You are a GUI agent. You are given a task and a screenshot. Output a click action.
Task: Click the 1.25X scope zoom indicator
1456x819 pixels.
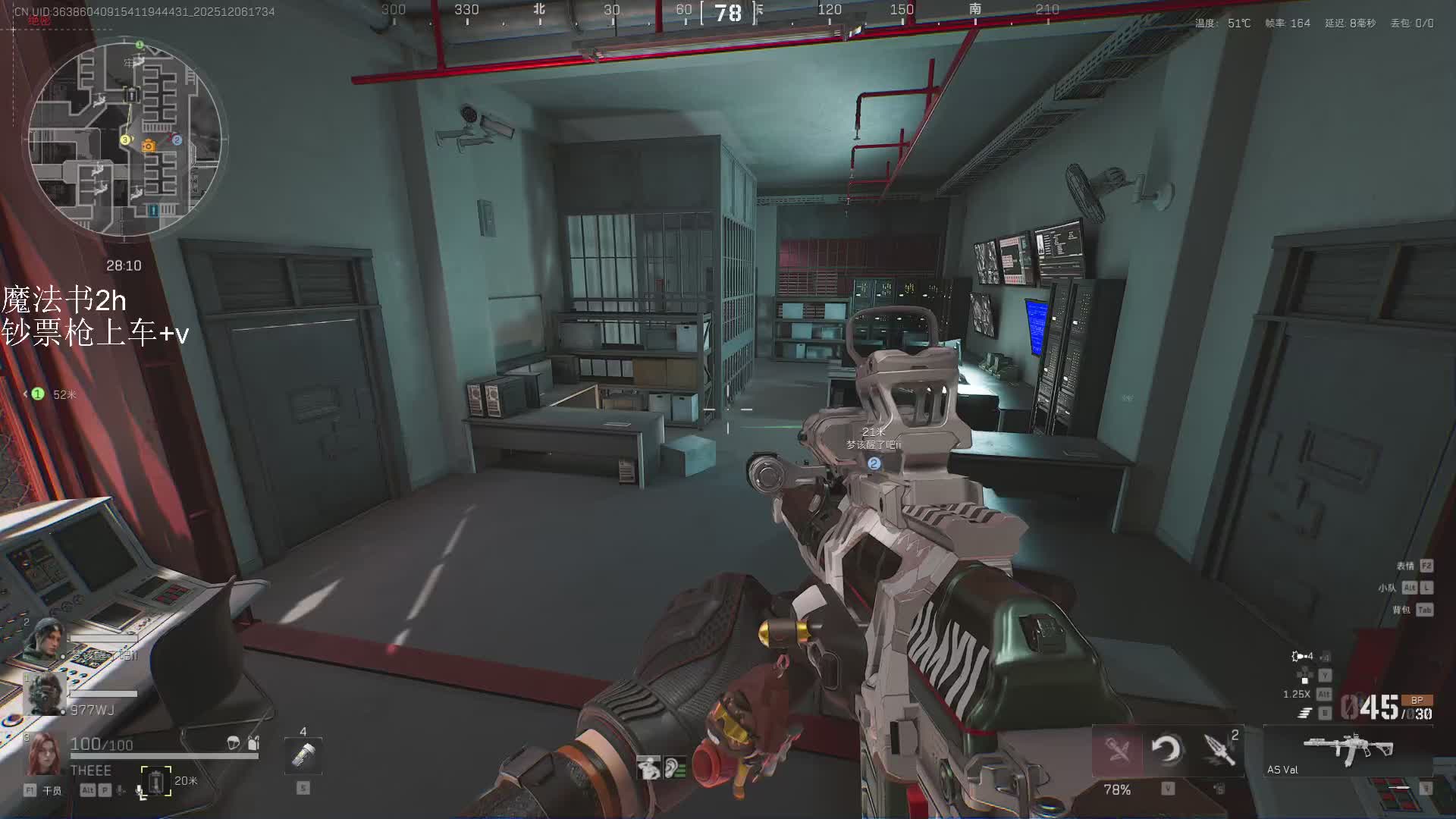(x=1297, y=694)
